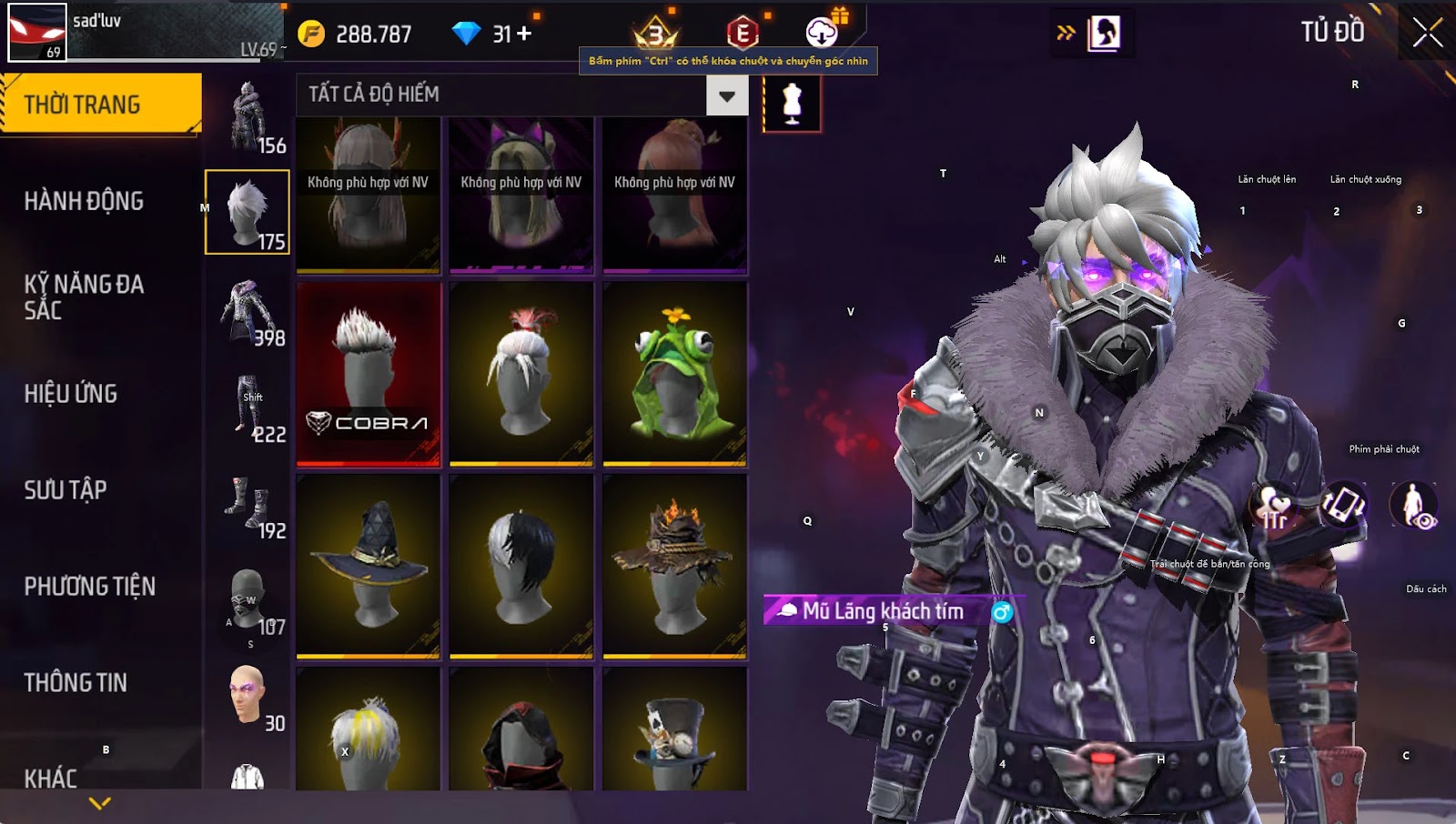Choose the Cobra white spiky hair item
The image size is (1456, 824).
(369, 374)
